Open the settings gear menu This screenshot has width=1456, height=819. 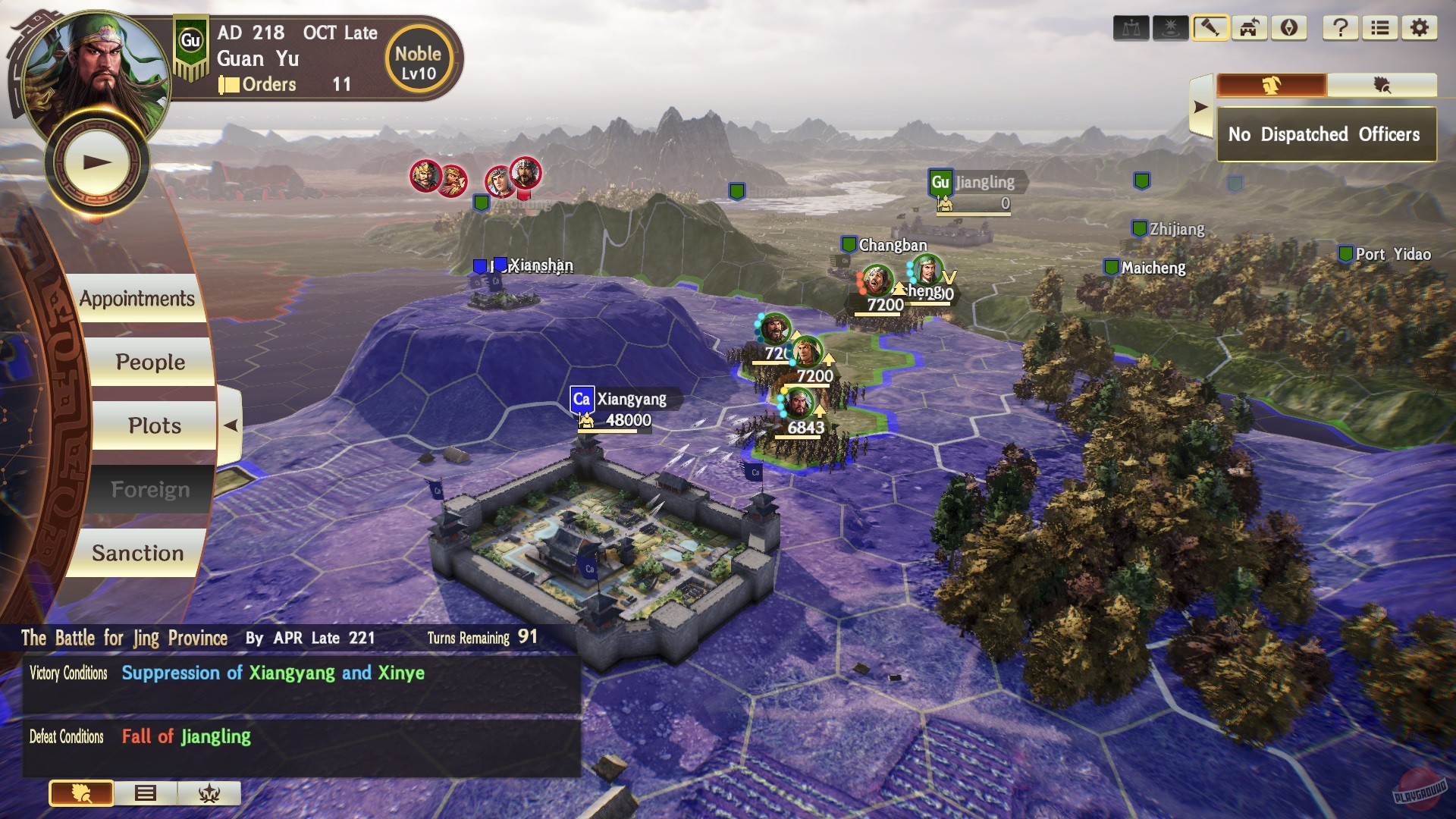click(1420, 28)
